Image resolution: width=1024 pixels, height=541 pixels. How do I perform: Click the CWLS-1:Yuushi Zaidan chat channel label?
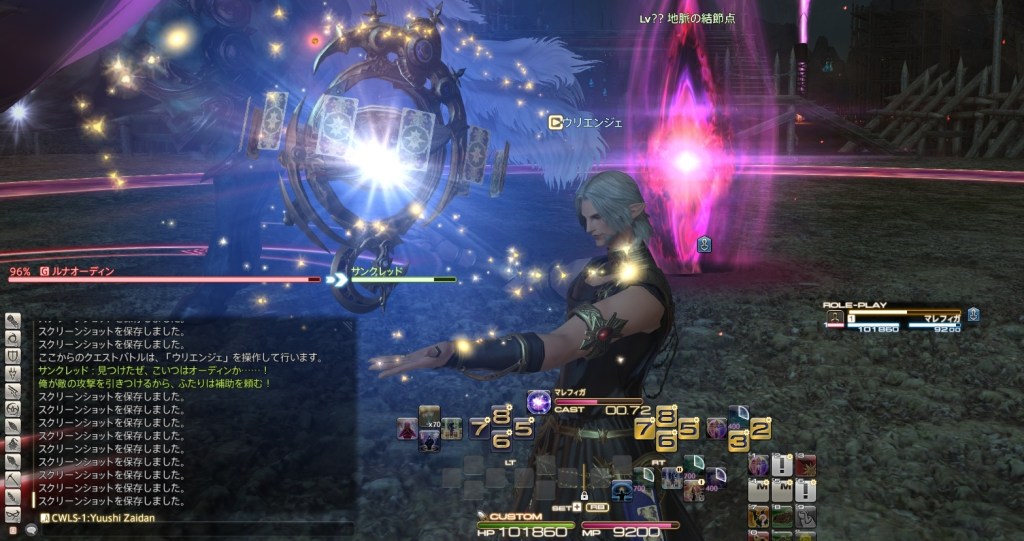tap(90, 517)
